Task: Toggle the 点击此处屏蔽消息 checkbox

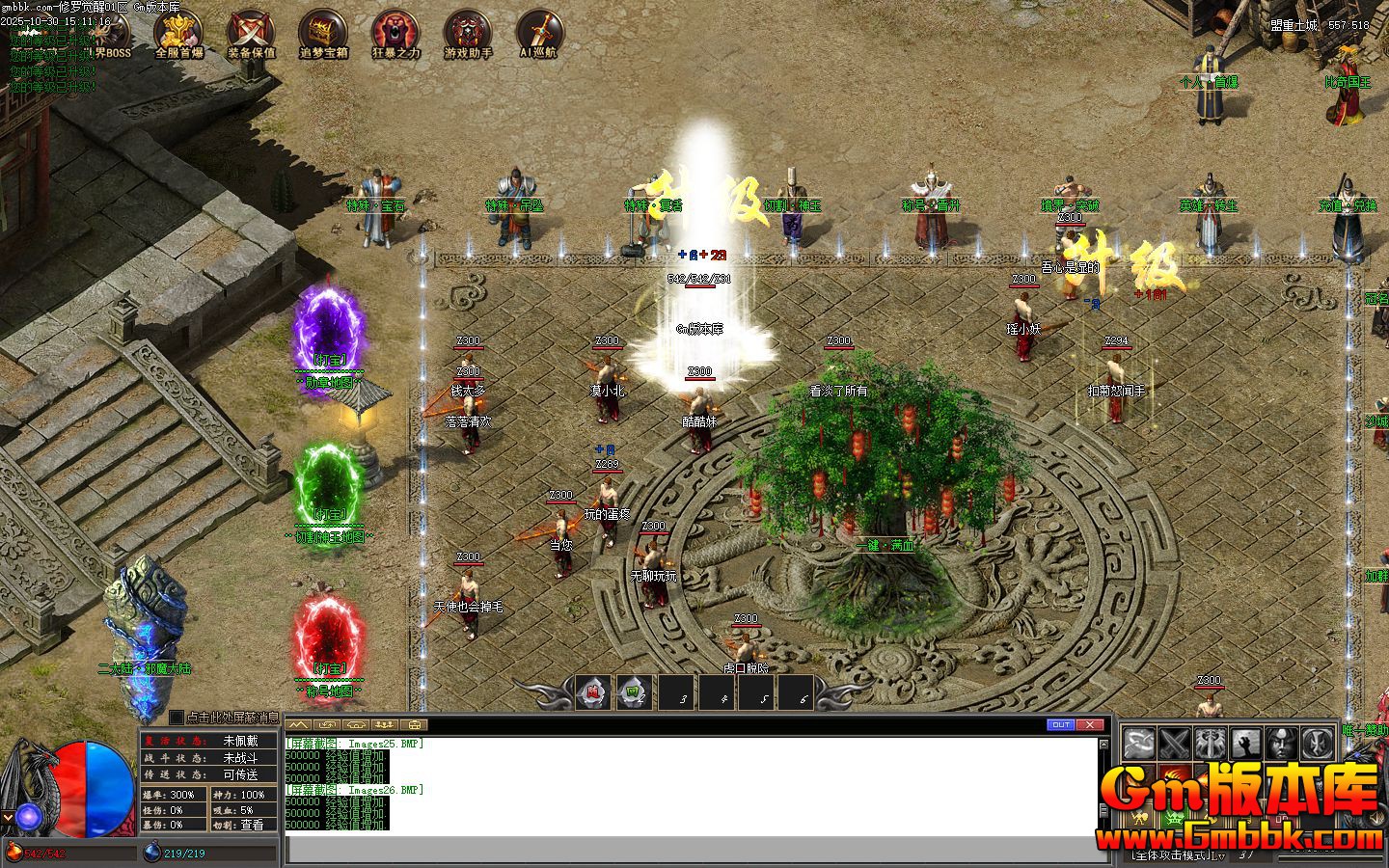Action: tap(176, 718)
